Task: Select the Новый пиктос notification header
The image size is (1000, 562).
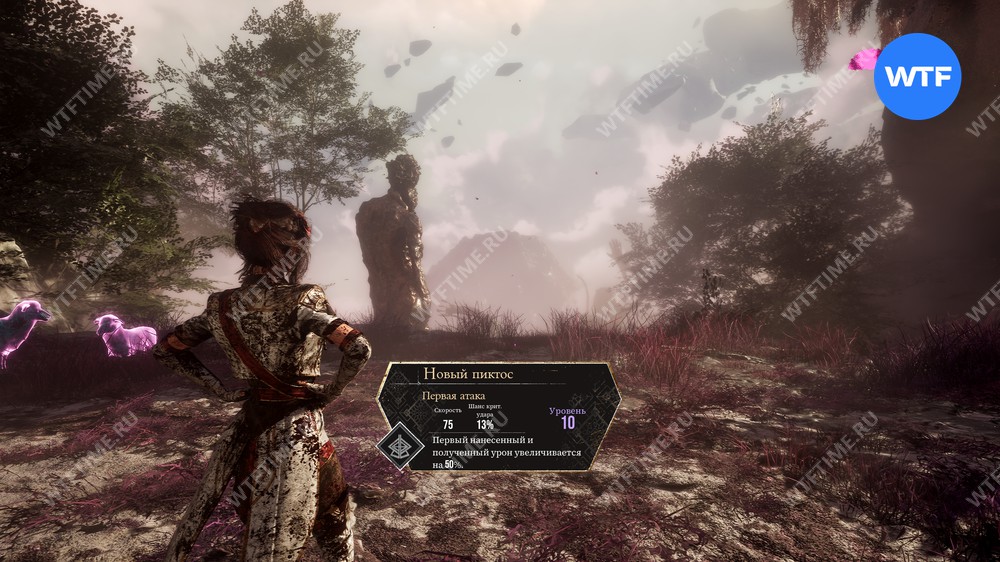Action: coord(468,374)
